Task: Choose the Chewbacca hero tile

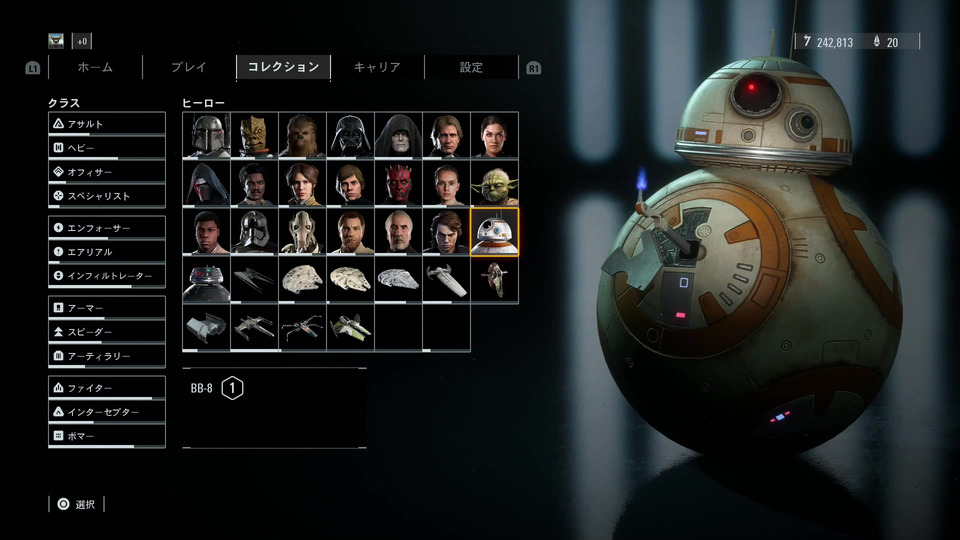Action: tap(302, 135)
